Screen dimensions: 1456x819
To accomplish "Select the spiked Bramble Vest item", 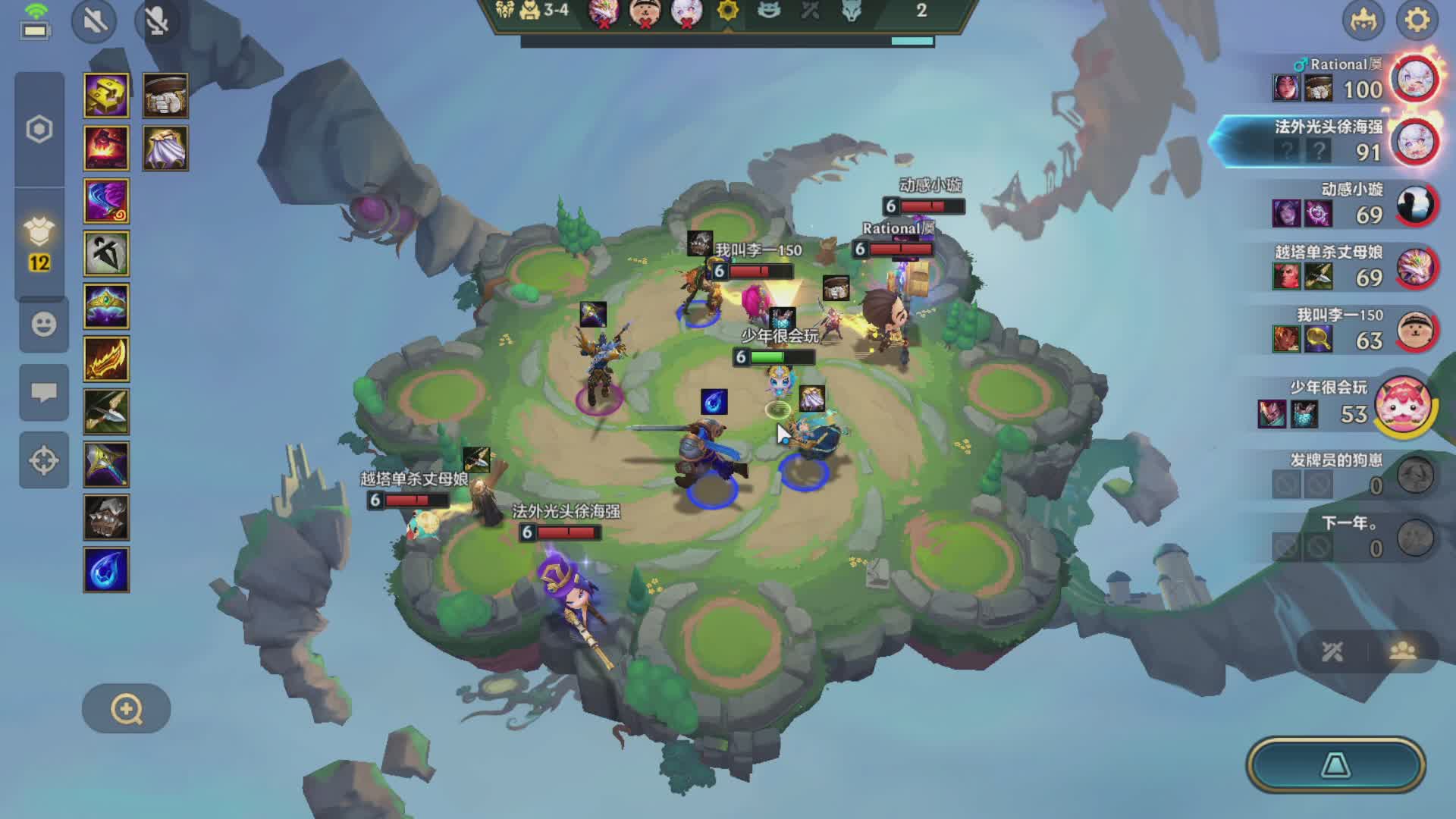I will click(106, 517).
